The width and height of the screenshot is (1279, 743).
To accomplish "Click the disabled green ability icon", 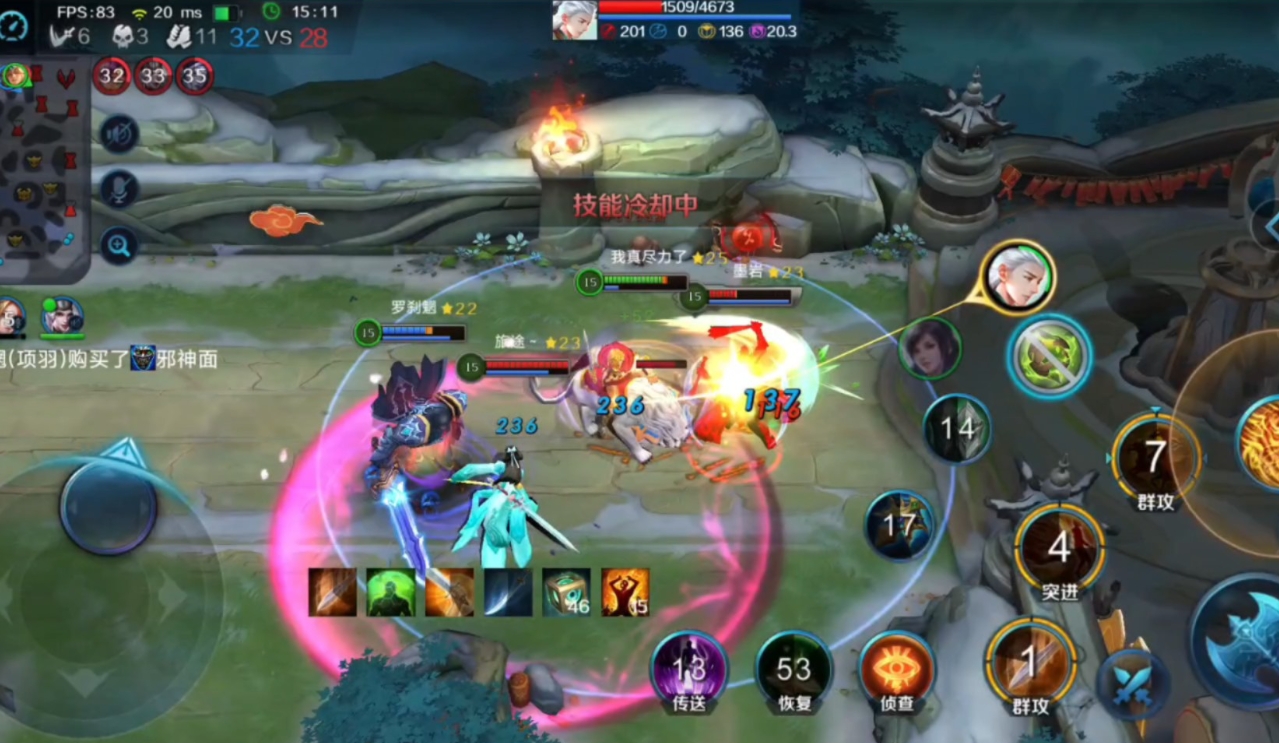I will coord(1049,355).
